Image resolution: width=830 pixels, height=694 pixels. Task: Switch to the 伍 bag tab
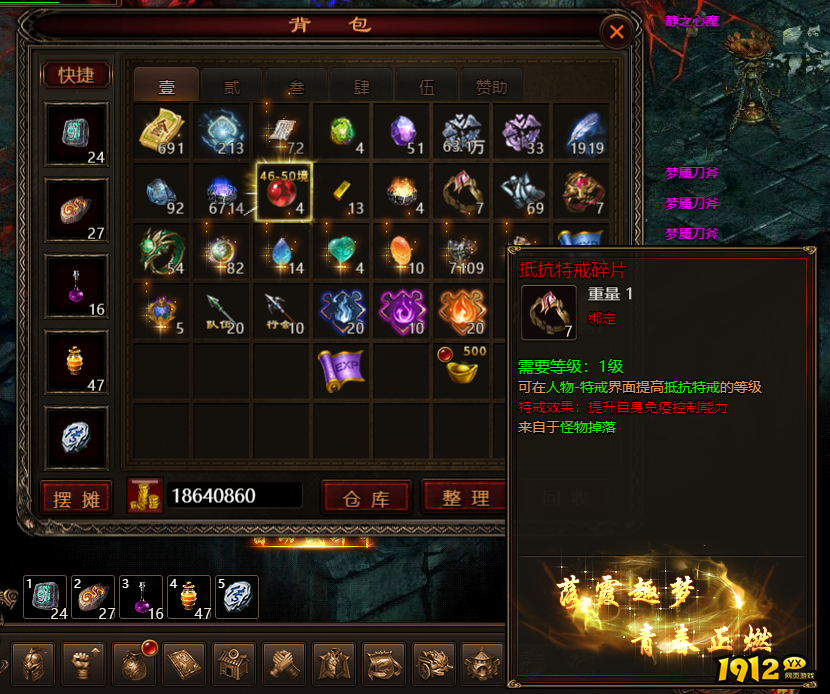pos(427,86)
